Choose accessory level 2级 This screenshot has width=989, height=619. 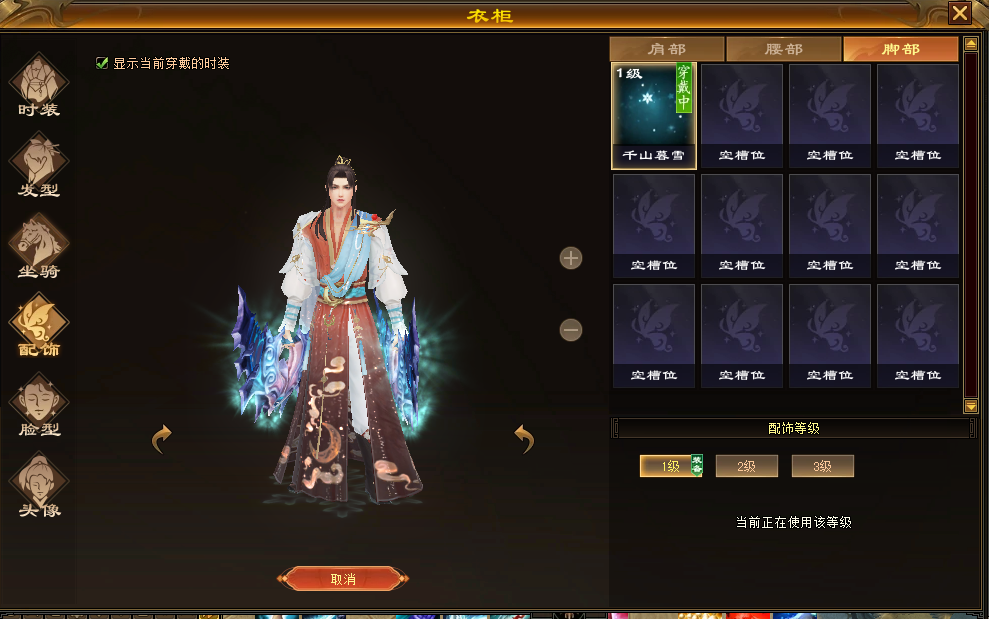pyautogui.click(x=746, y=466)
